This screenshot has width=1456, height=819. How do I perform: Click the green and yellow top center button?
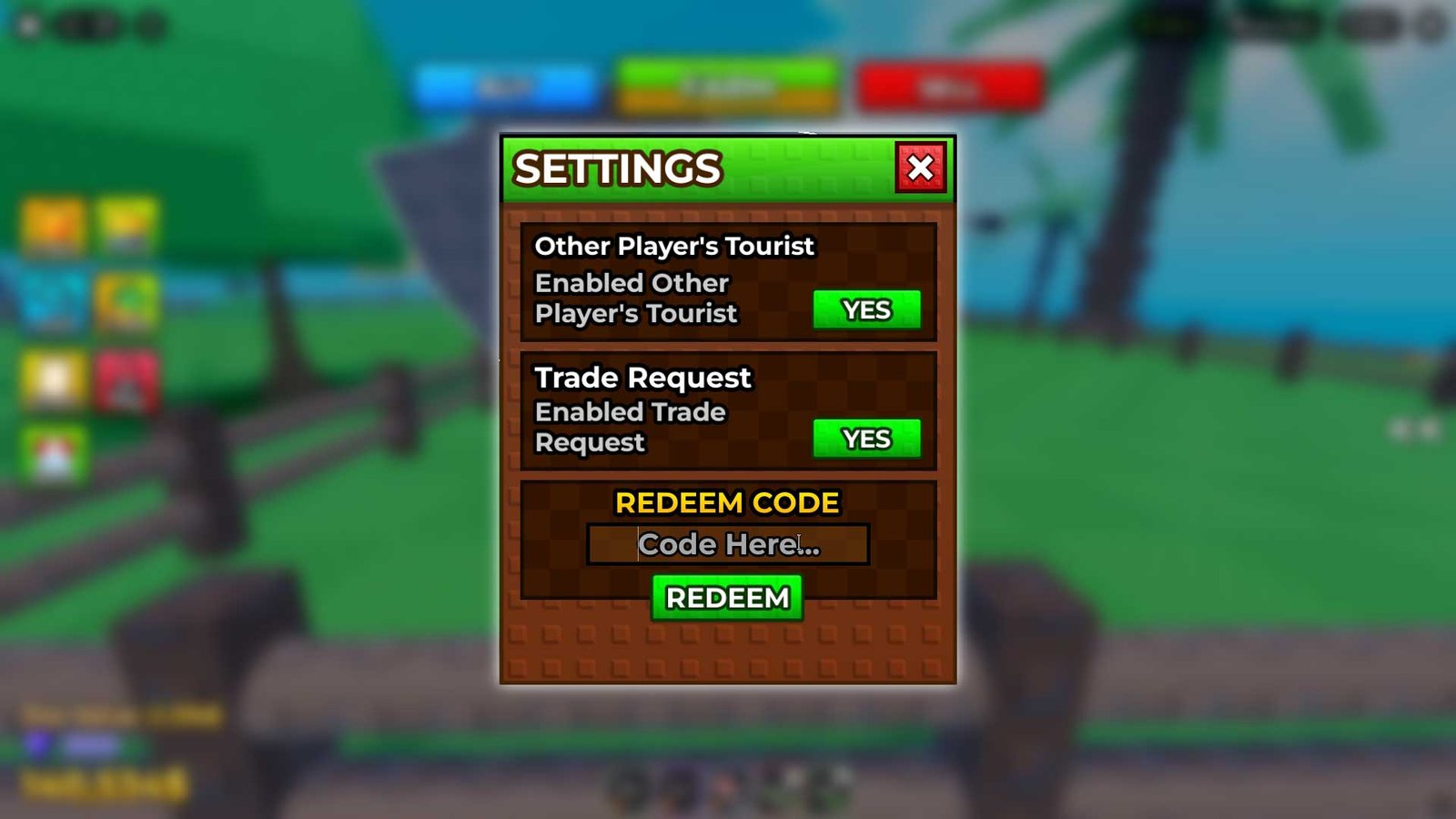[x=723, y=84]
